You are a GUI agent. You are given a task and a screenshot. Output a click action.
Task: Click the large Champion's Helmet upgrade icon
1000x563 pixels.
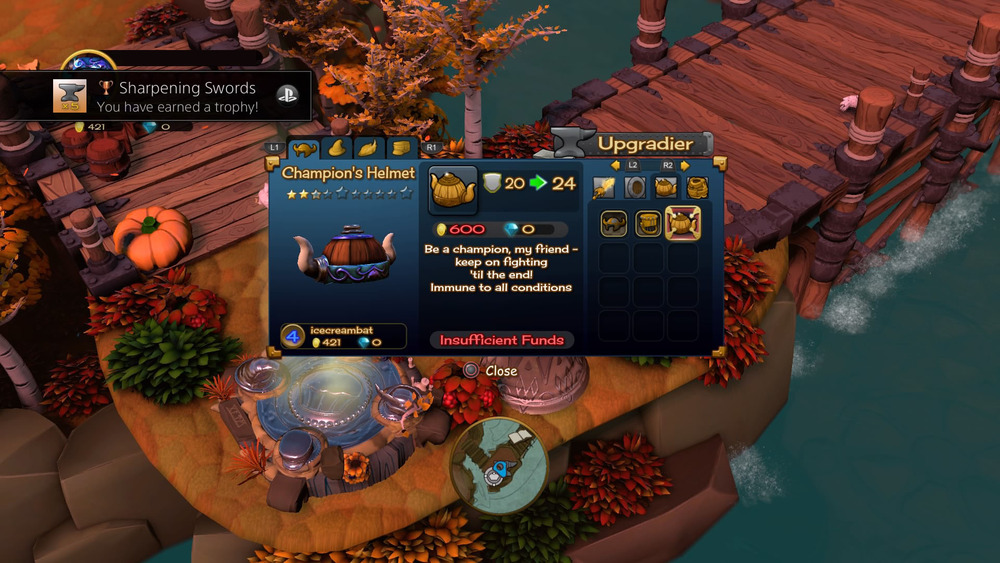click(453, 190)
